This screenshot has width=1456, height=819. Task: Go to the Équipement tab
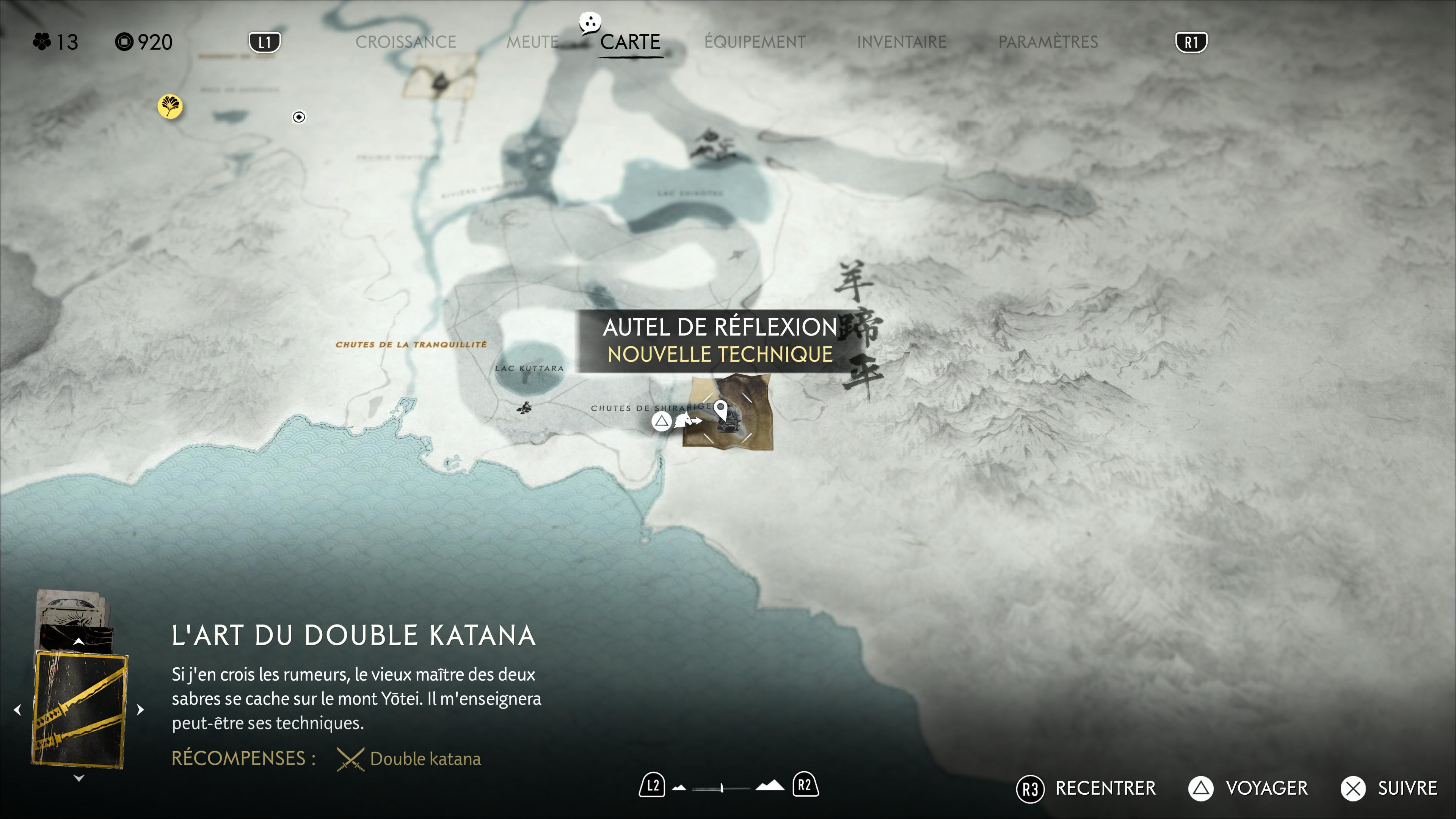[755, 42]
